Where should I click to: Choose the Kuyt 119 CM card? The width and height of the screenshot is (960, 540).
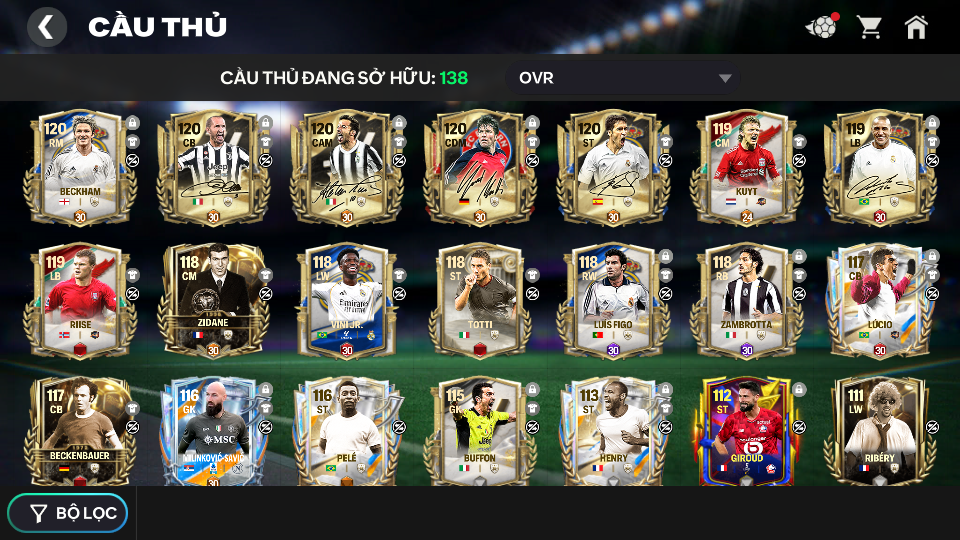746,166
